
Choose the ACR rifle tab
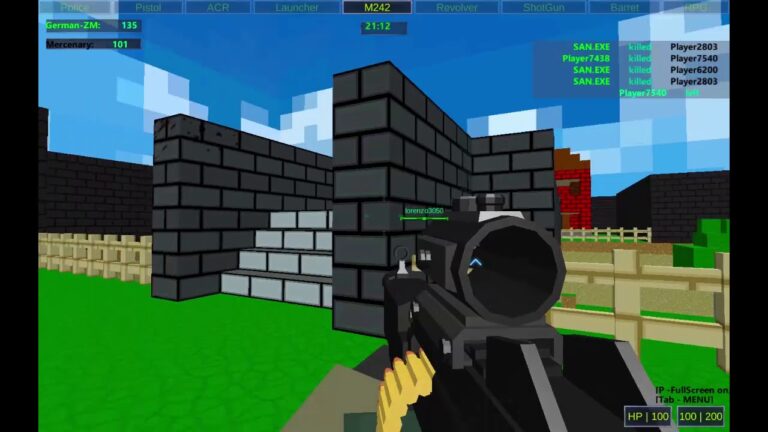point(218,7)
